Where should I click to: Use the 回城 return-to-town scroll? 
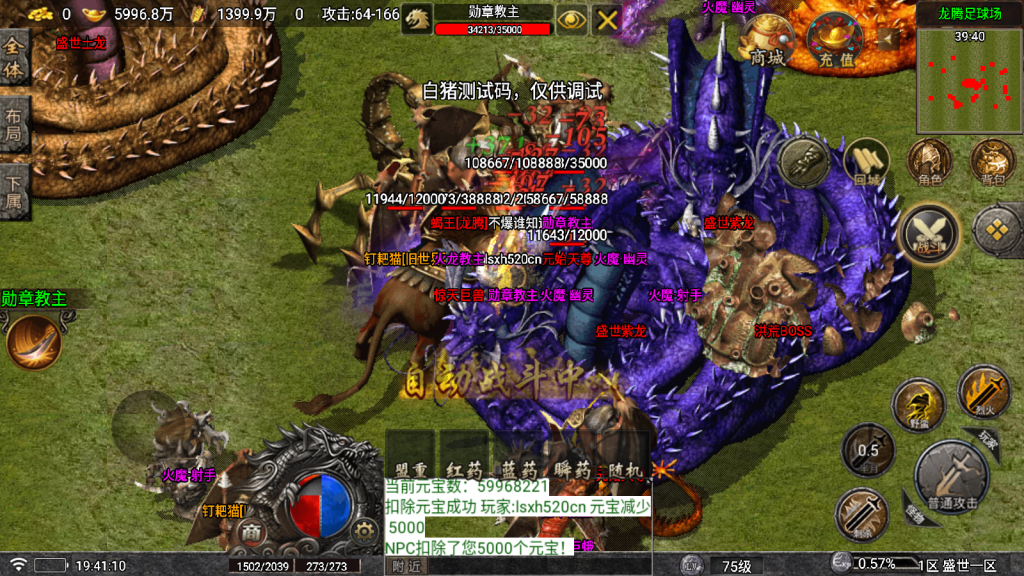(865, 164)
